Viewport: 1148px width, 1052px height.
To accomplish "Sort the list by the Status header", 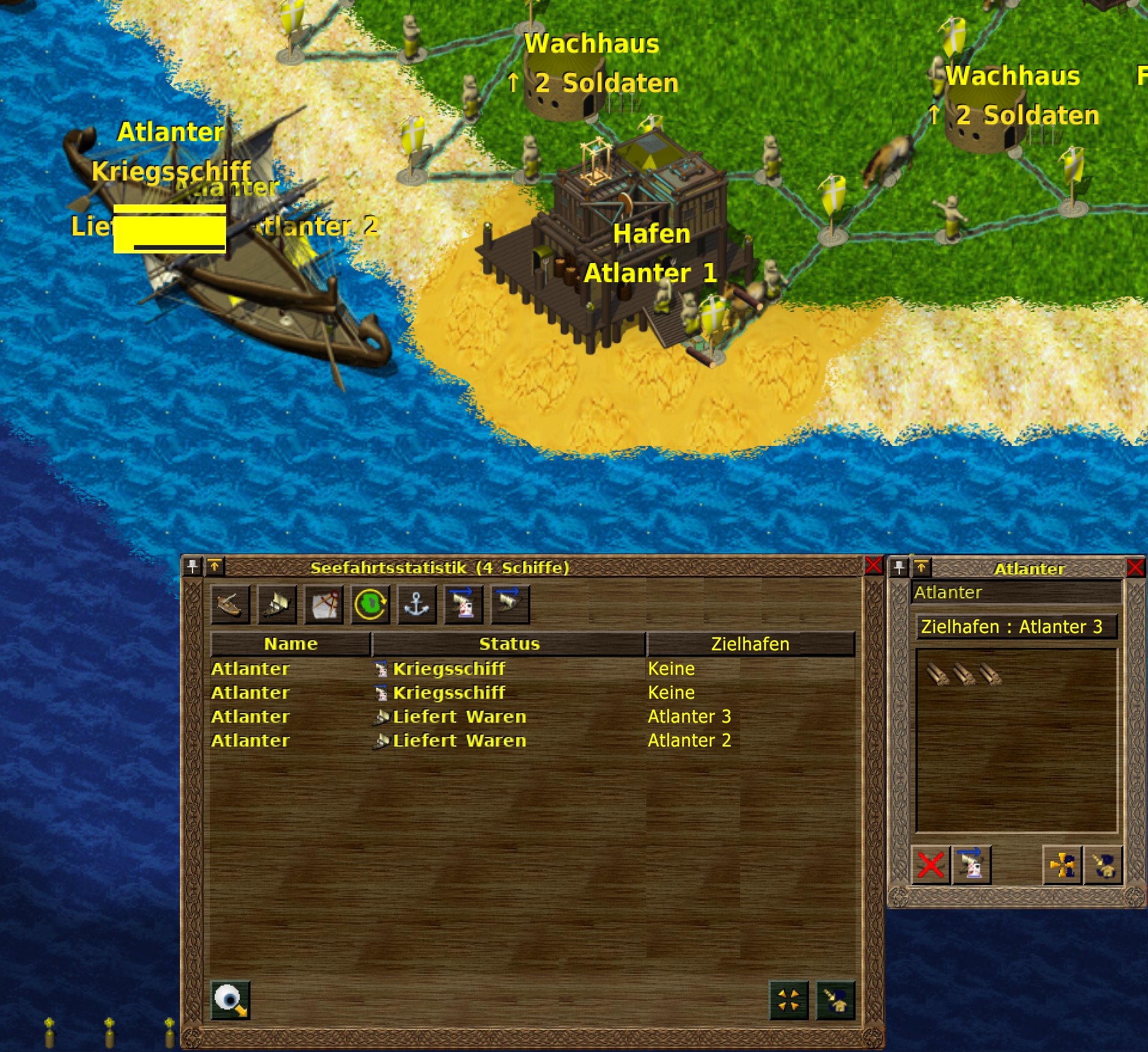I will tap(509, 644).
